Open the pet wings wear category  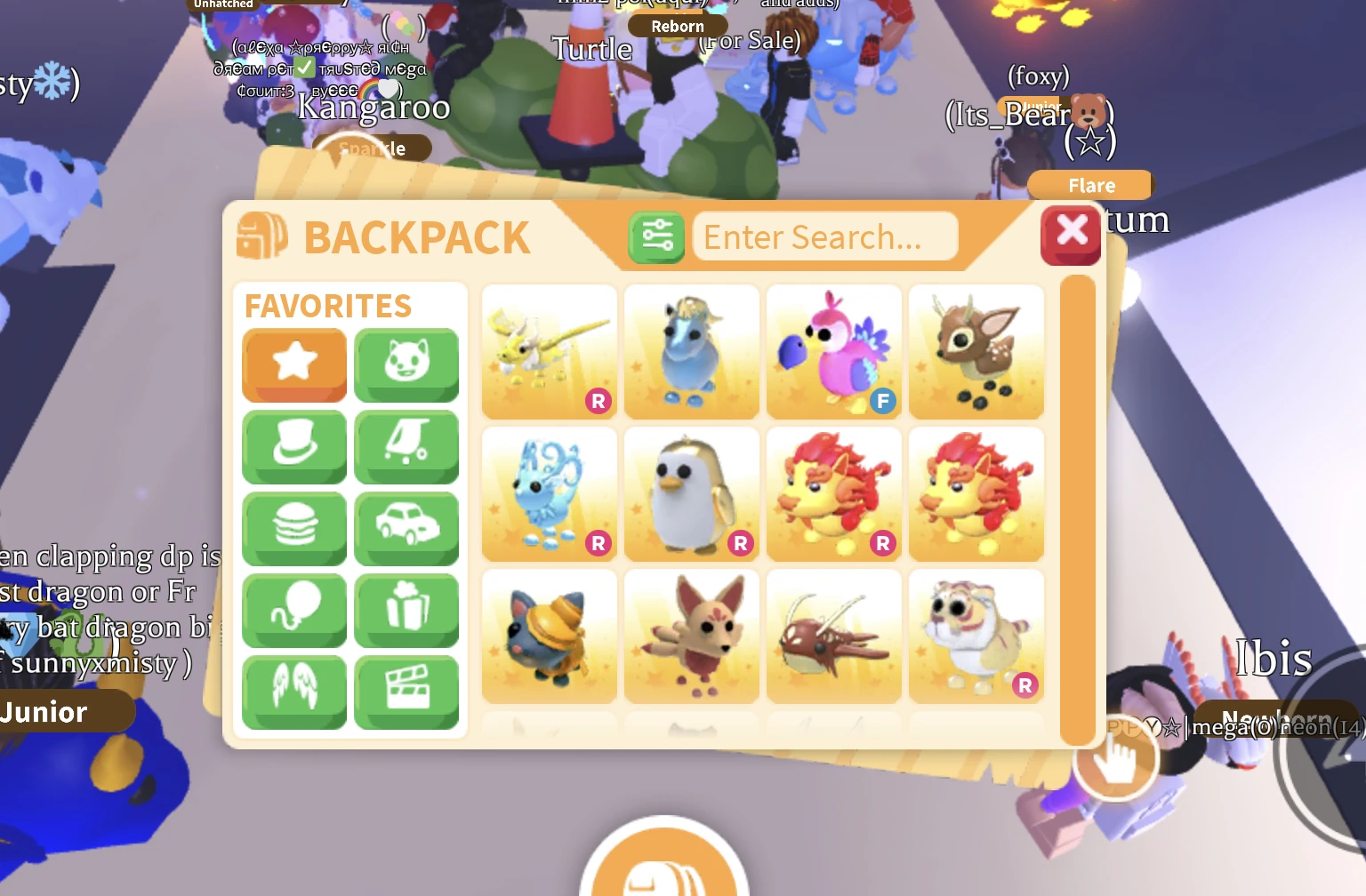pyautogui.click(x=294, y=692)
